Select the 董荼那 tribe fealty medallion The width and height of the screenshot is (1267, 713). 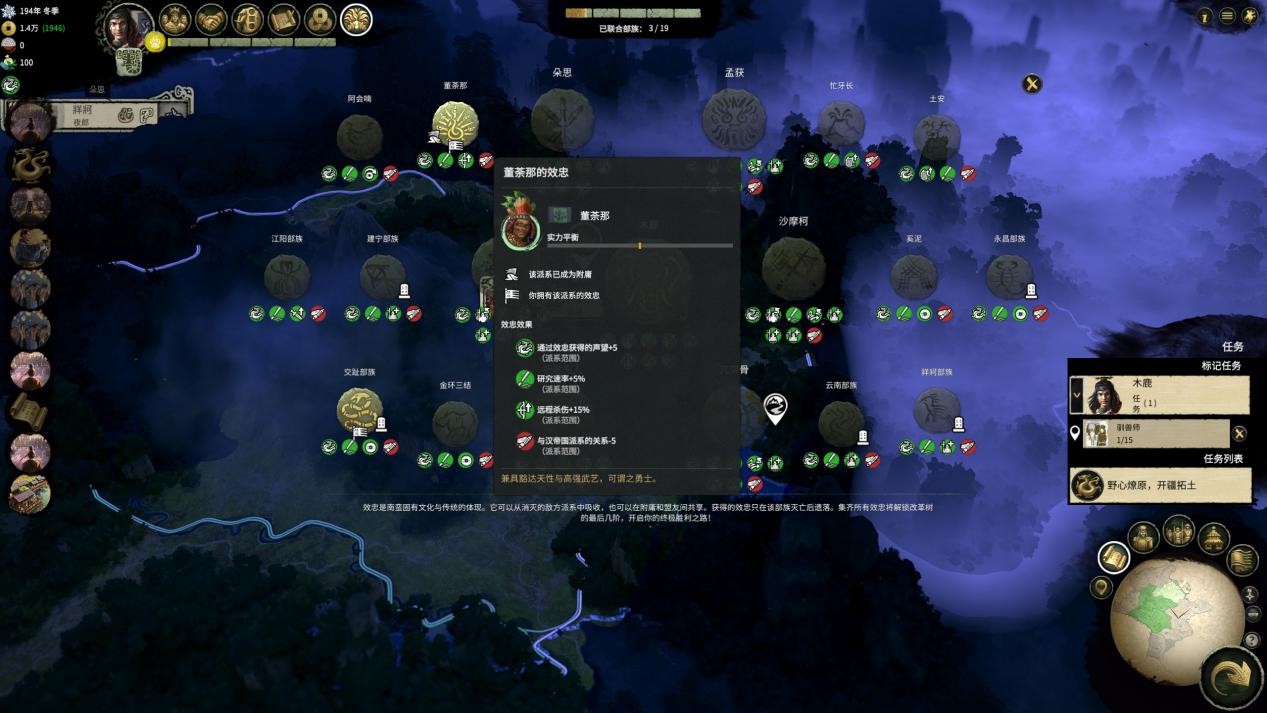pos(455,126)
